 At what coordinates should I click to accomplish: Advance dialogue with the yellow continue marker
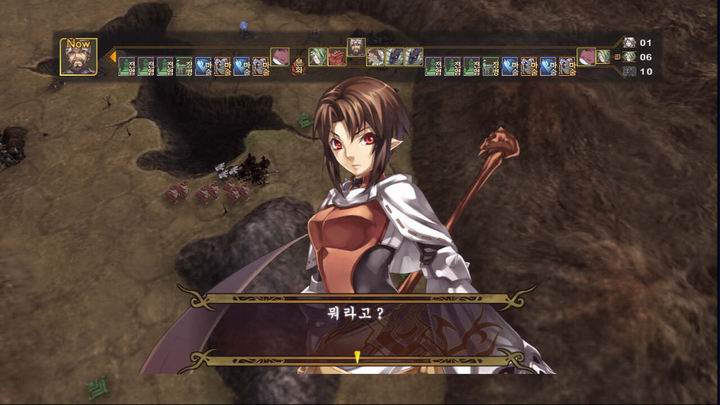pyautogui.click(x=357, y=356)
